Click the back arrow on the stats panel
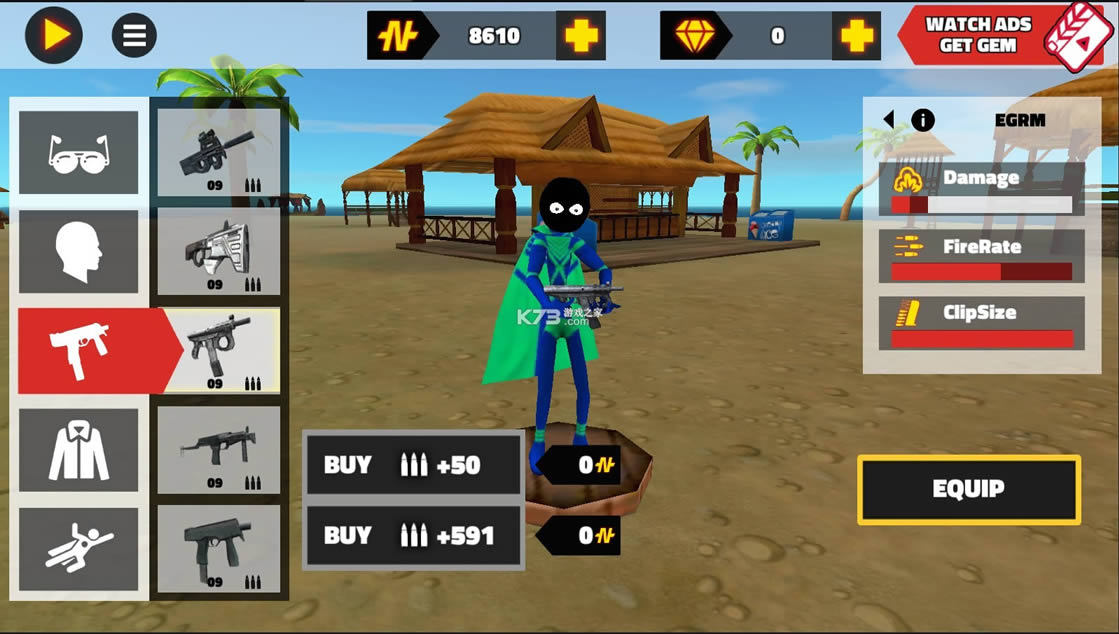The height and width of the screenshot is (634, 1119). 888,120
